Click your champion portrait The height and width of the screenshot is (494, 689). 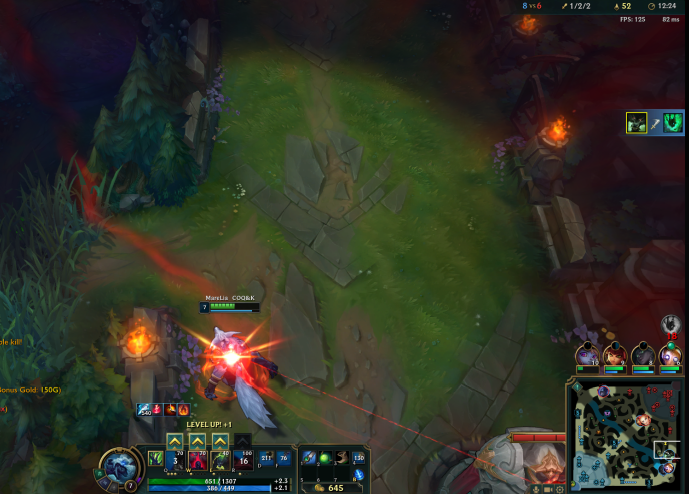122,468
